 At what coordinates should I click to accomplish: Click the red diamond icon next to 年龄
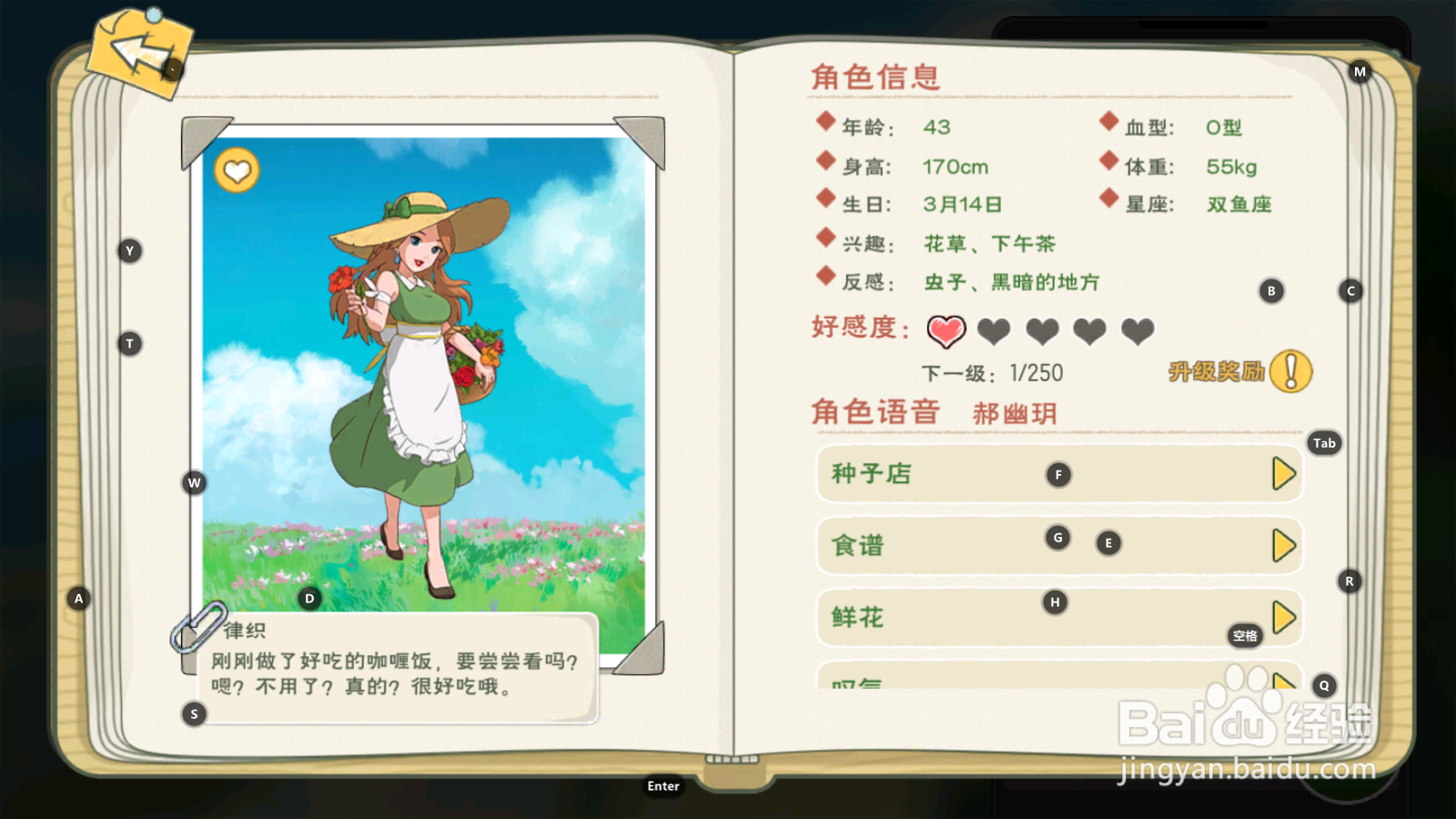tap(825, 120)
